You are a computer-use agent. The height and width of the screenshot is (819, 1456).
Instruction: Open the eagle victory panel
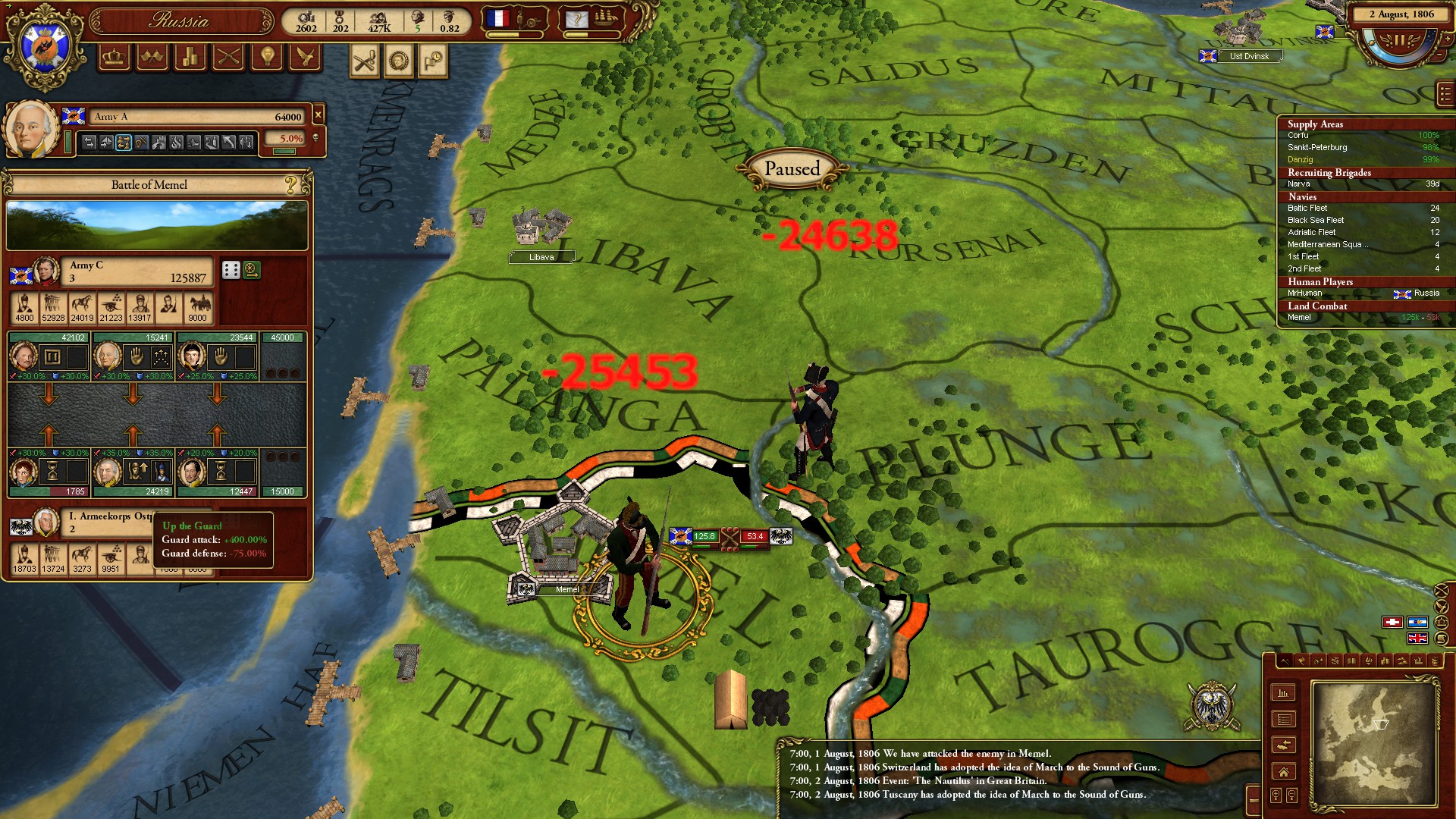pos(305,58)
